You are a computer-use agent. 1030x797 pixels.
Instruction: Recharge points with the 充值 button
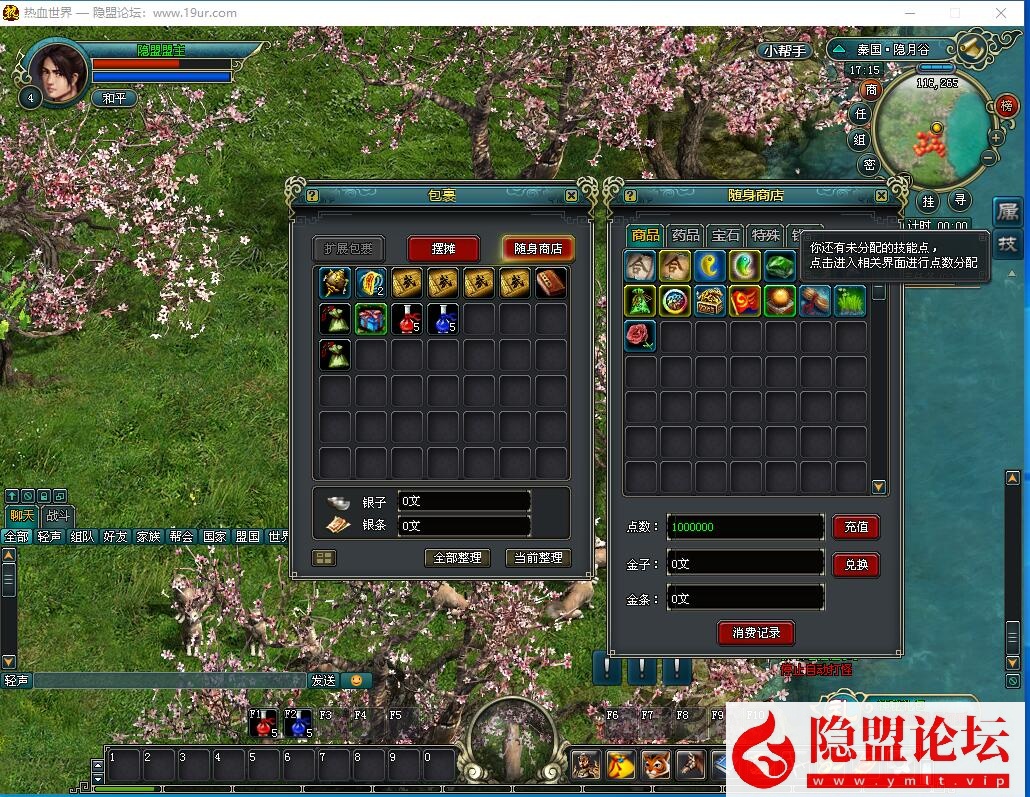[x=856, y=526]
